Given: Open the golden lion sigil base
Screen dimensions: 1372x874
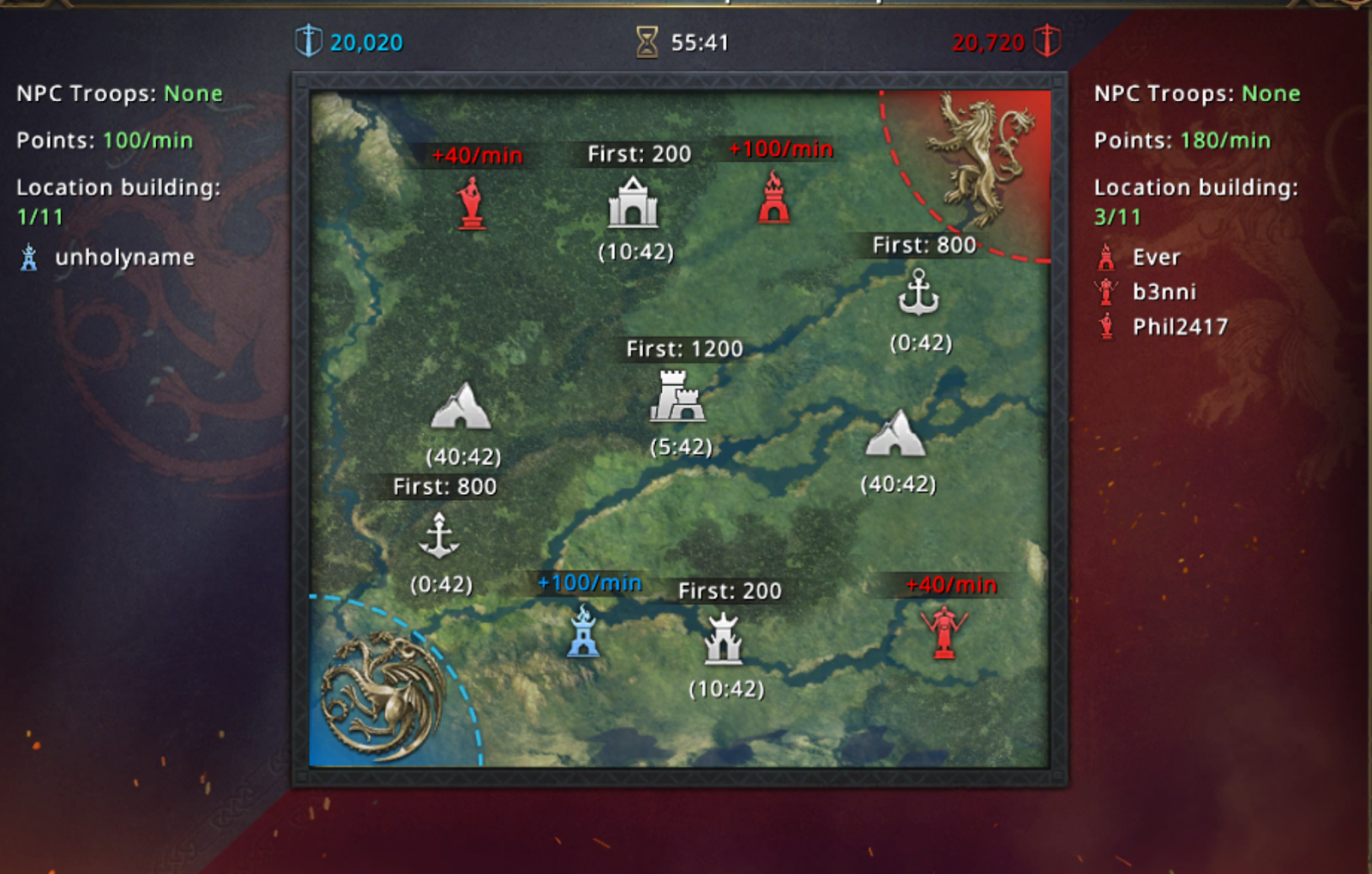Looking at the screenshot, I should coord(983,159).
